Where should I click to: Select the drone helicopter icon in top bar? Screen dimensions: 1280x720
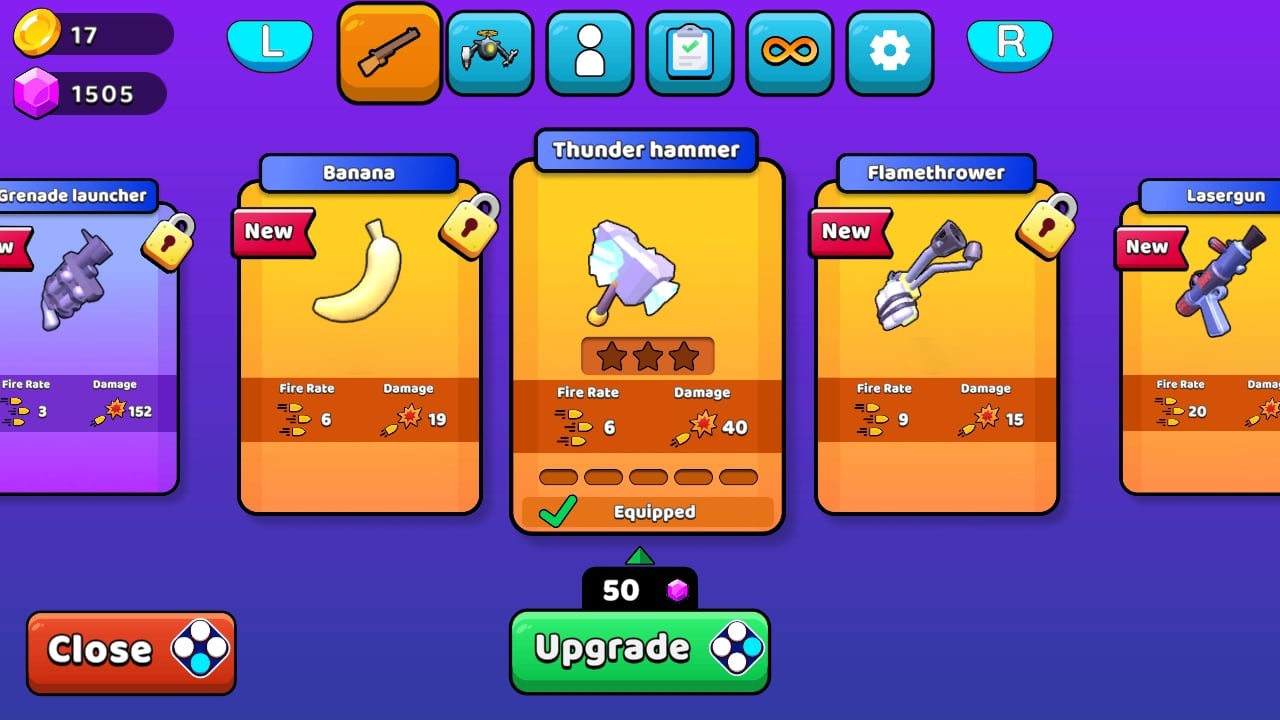click(x=489, y=51)
